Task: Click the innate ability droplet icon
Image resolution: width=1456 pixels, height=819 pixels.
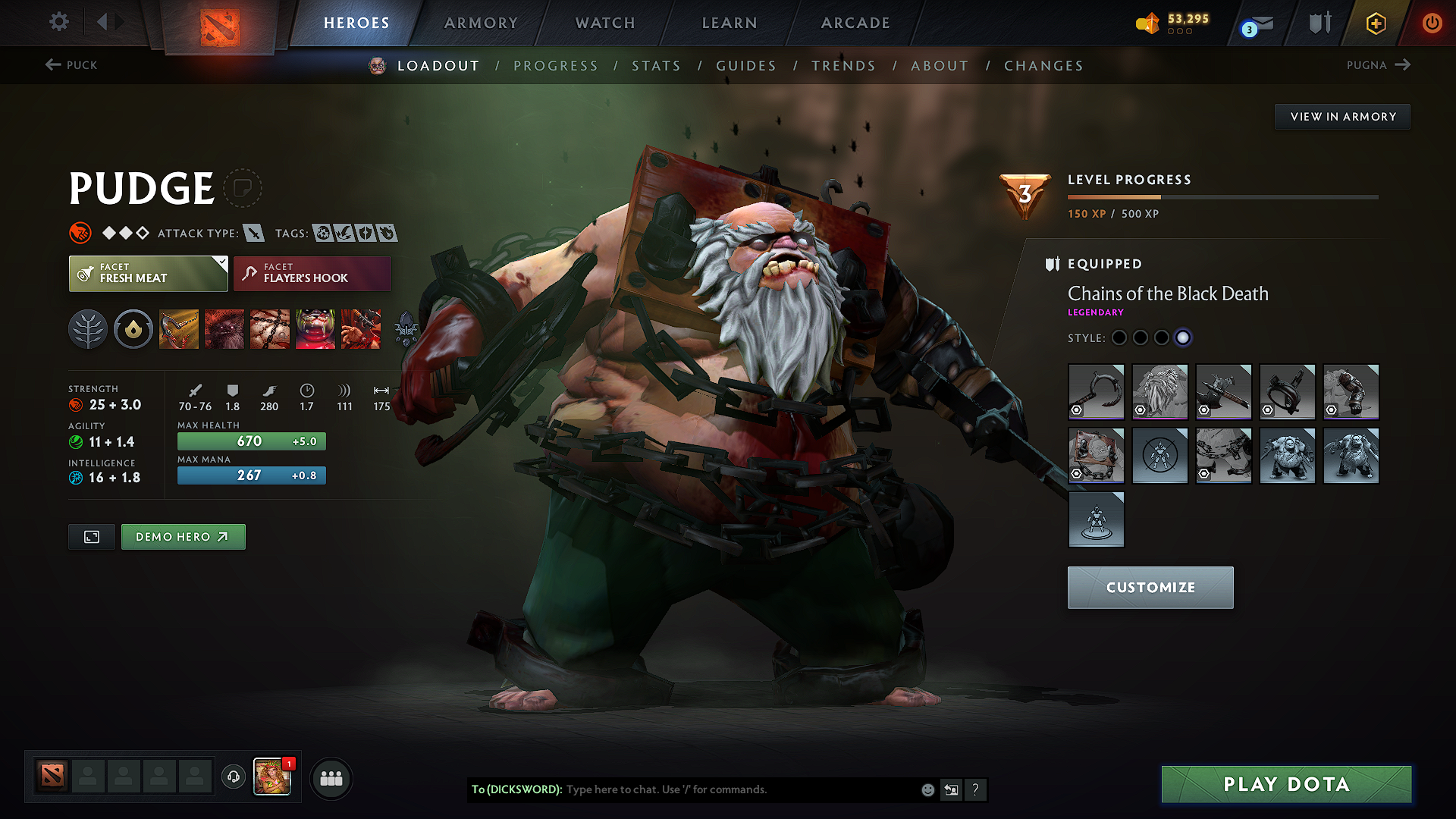Action: click(x=133, y=328)
